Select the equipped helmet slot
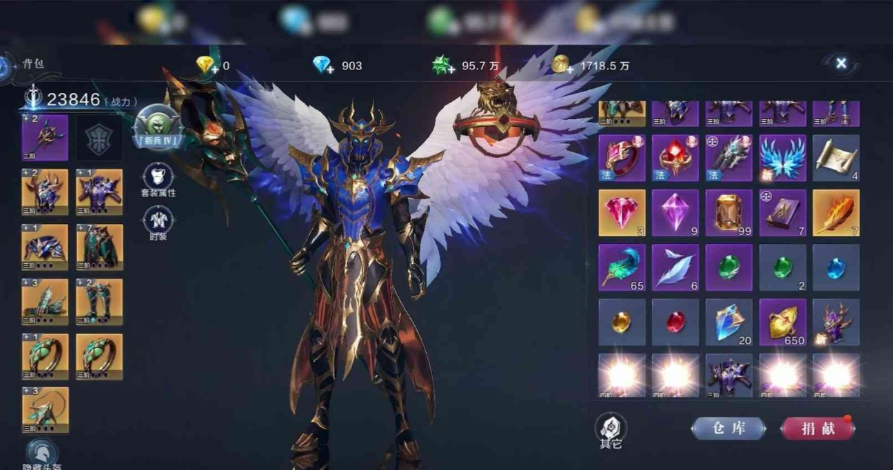The height and width of the screenshot is (470, 893). click(45, 192)
